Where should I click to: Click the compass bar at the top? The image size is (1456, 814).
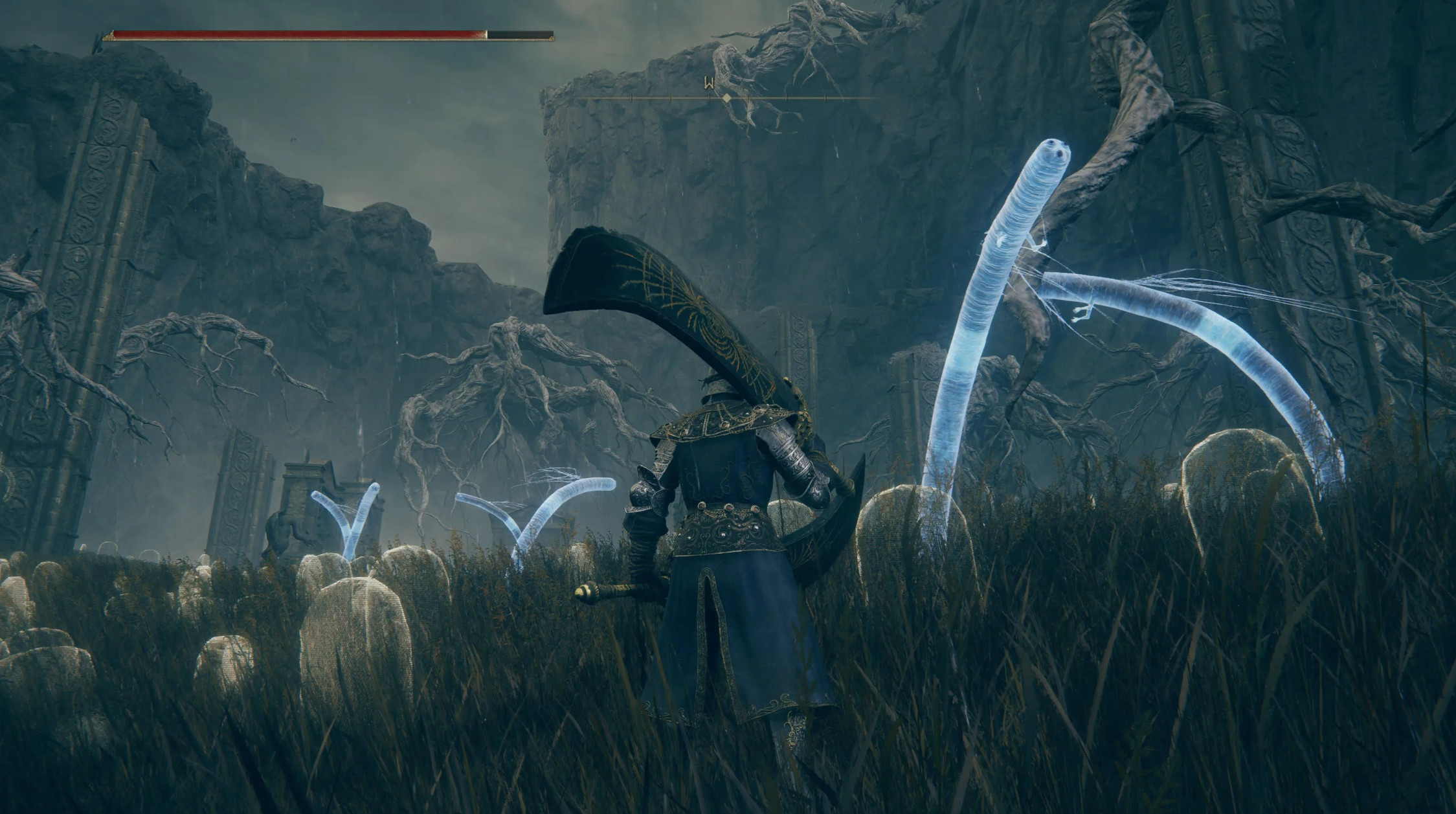(x=727, y=98)
